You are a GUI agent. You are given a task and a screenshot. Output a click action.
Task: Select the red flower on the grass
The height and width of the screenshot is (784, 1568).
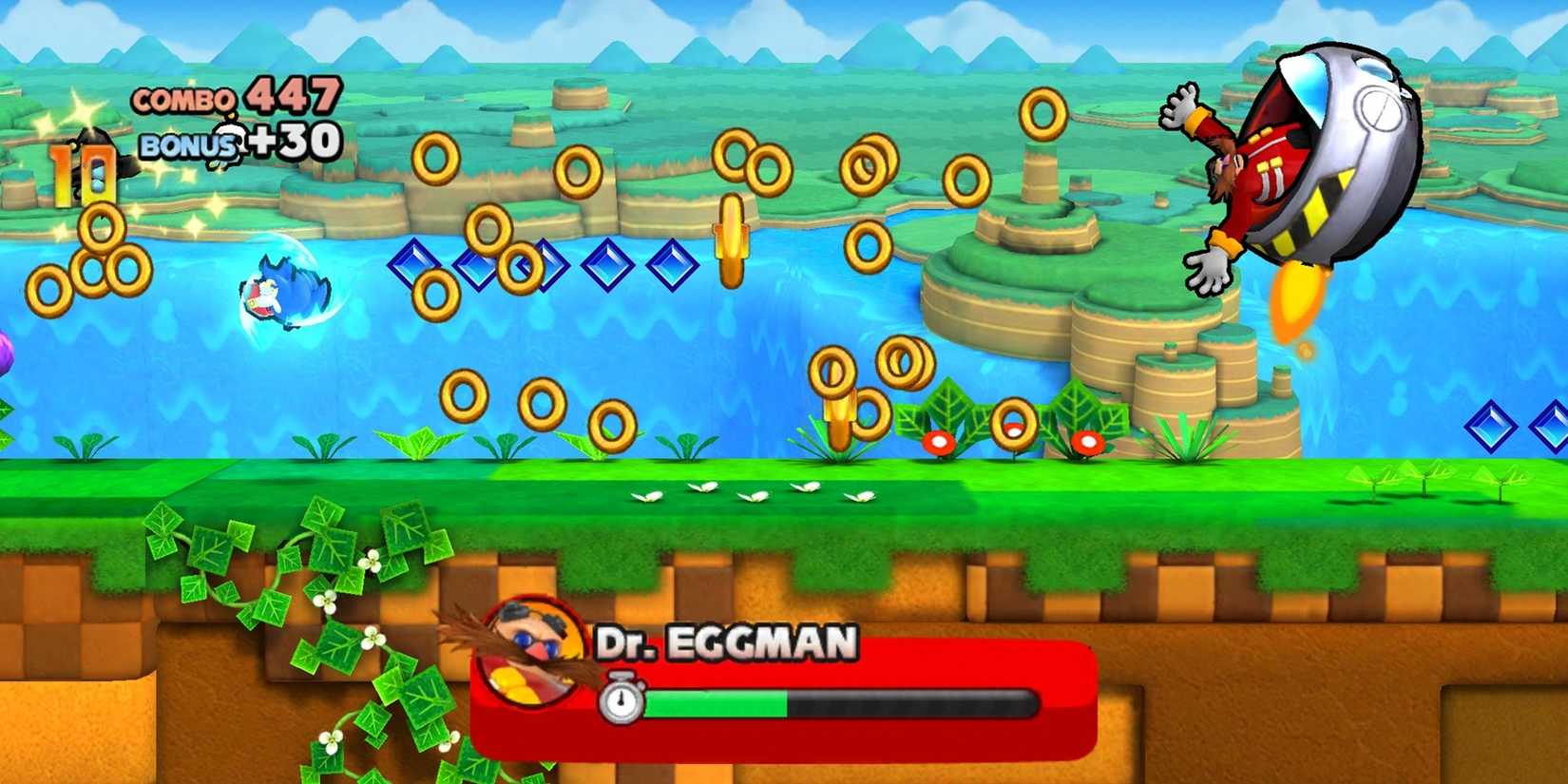pyautogui.click(x=941, y=442)
